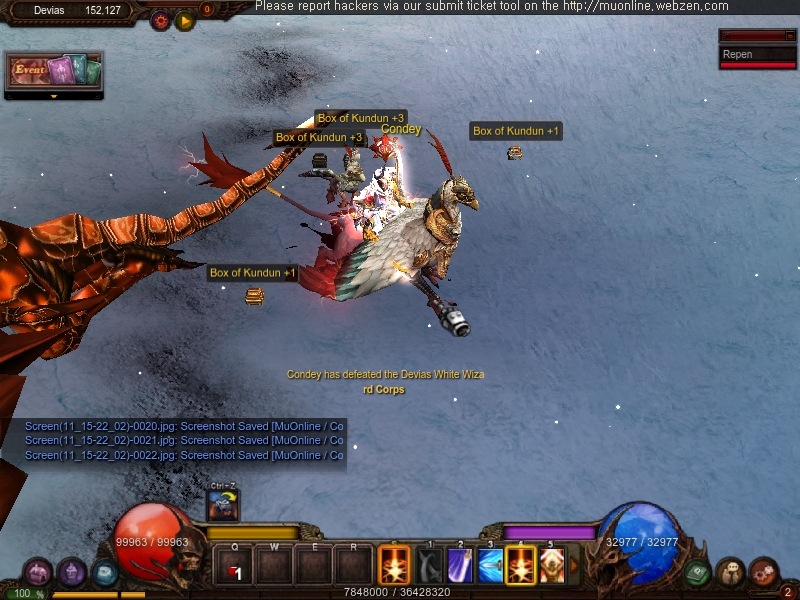Select the dark claw skill in slot 1
Screen dimensions: 800x600
click(x=429, y=566)
